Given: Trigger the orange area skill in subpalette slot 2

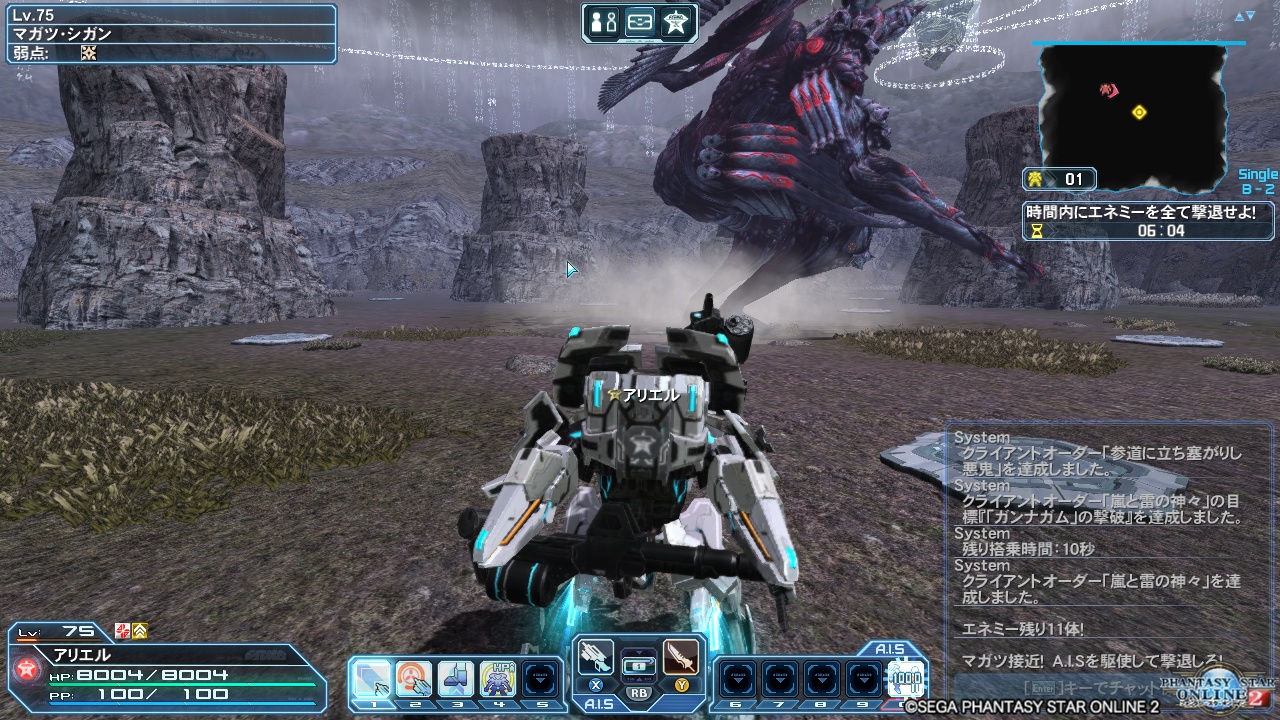Looking at the screenshot, I should 412,676.
